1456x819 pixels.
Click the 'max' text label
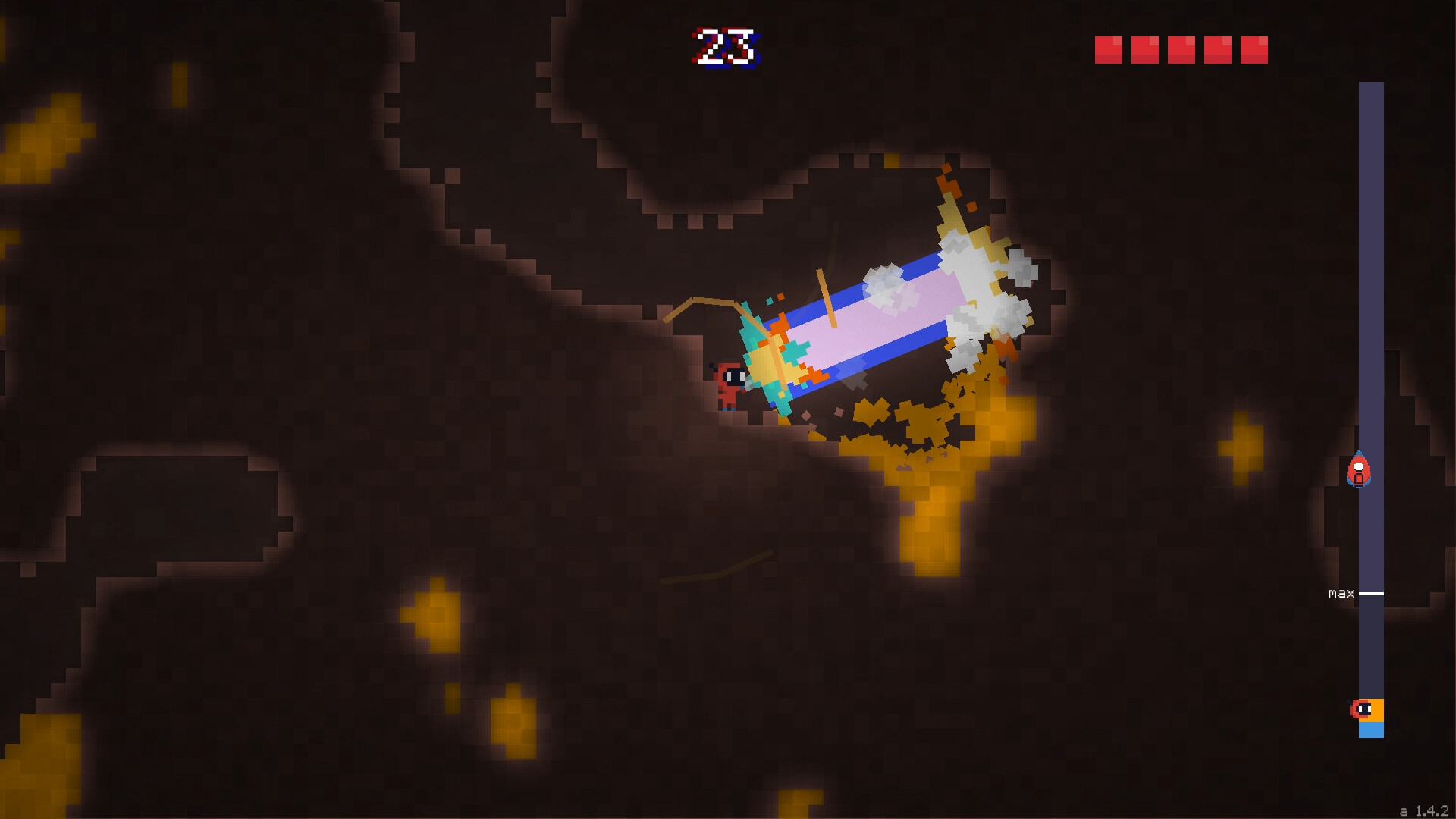[1342, 593]
